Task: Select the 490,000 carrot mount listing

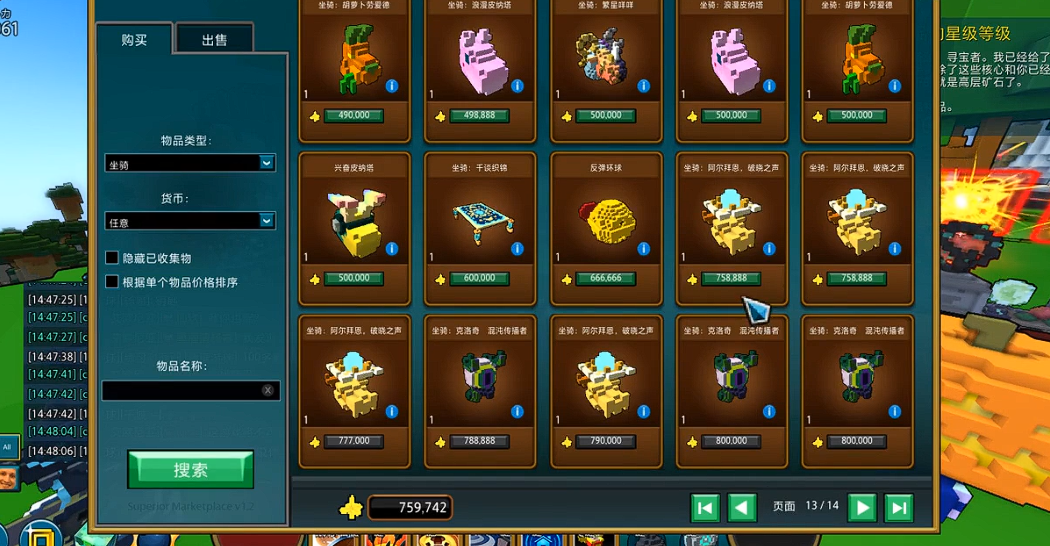Action: (354, 70)
